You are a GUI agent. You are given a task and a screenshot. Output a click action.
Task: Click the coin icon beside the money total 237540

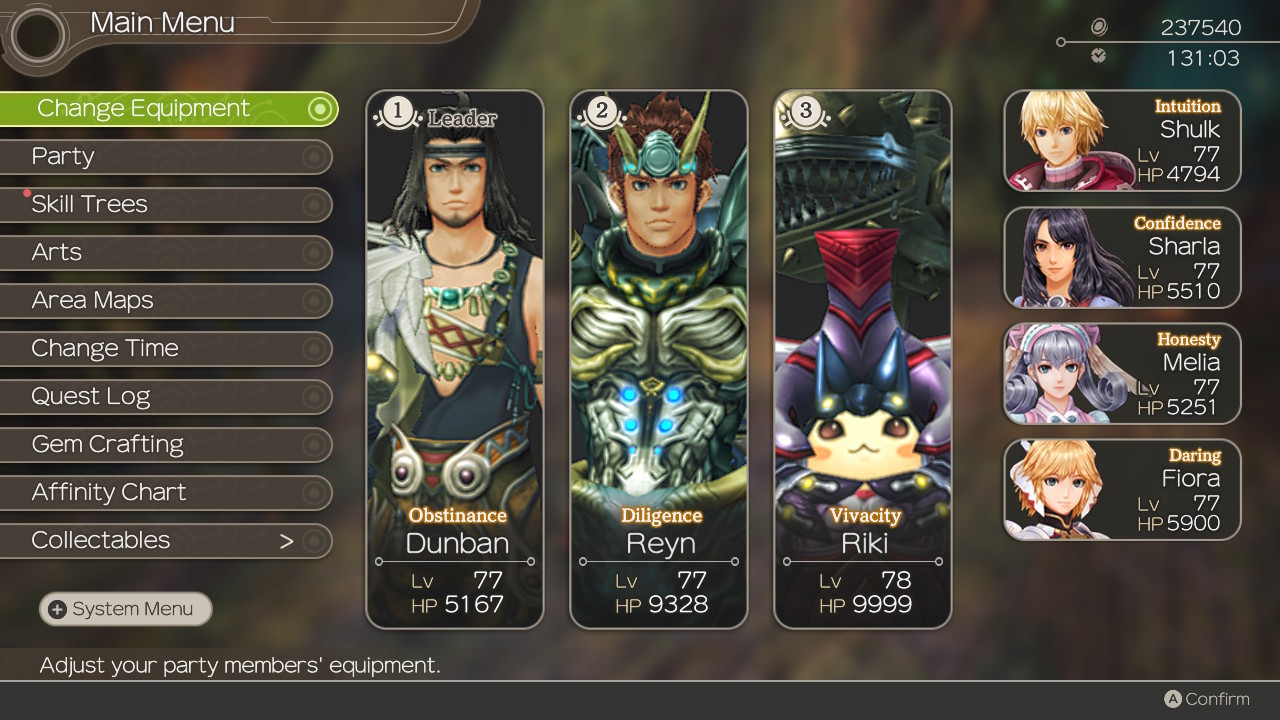click(x=1100, y=28)
